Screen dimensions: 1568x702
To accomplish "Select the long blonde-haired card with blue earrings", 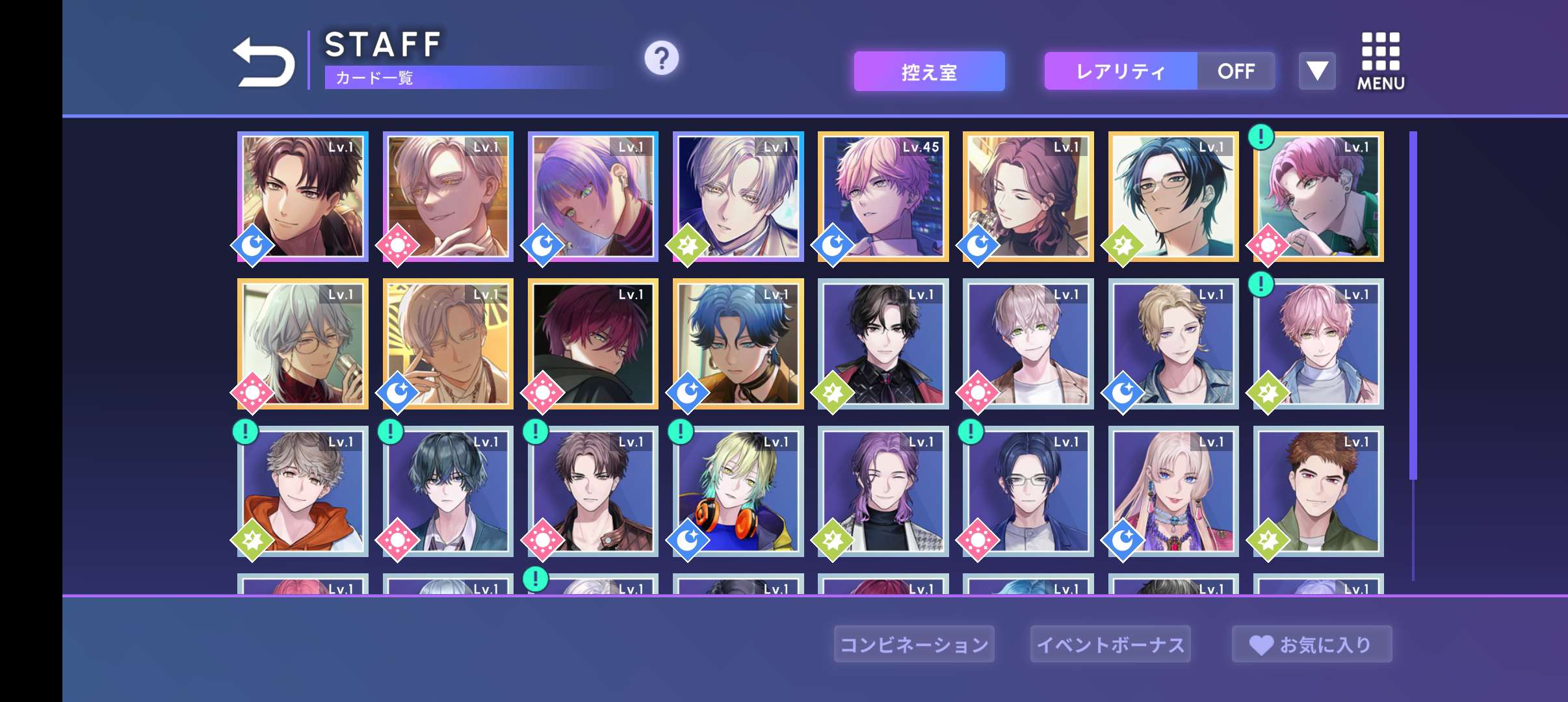I will (x=1173, y=491).
